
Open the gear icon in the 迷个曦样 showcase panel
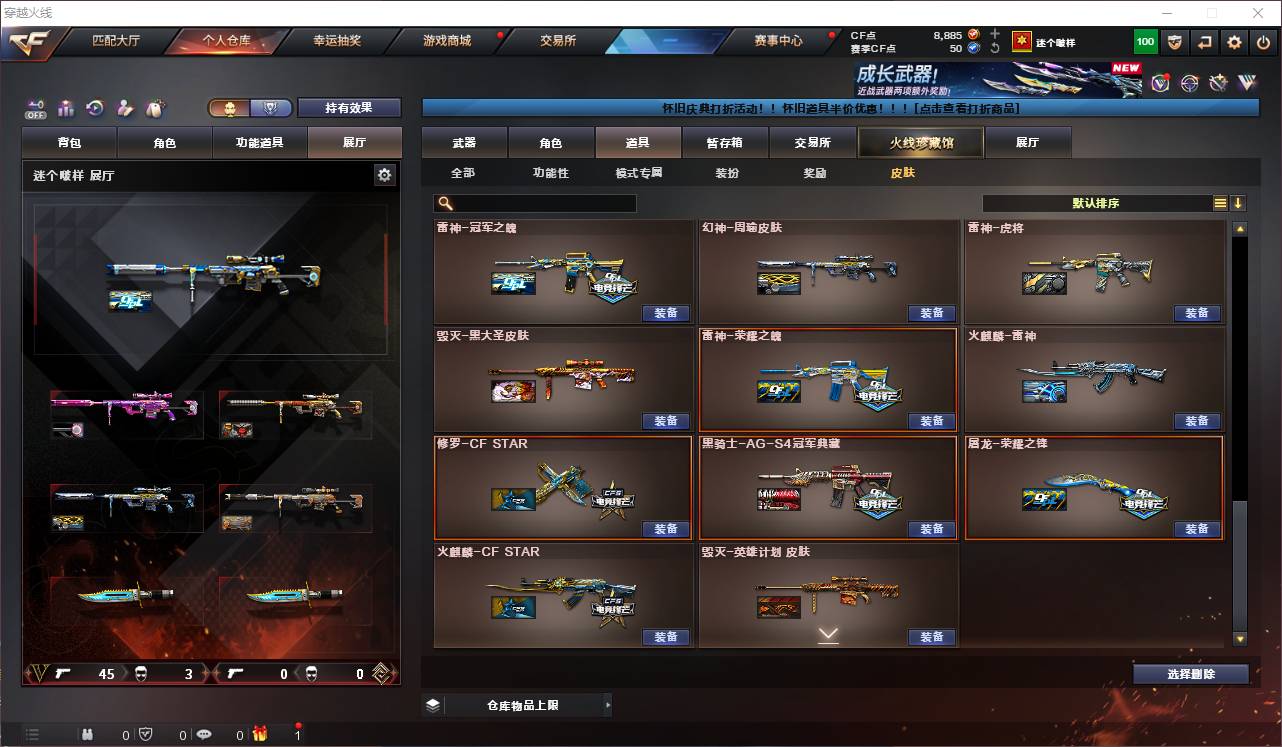(385, 174)
